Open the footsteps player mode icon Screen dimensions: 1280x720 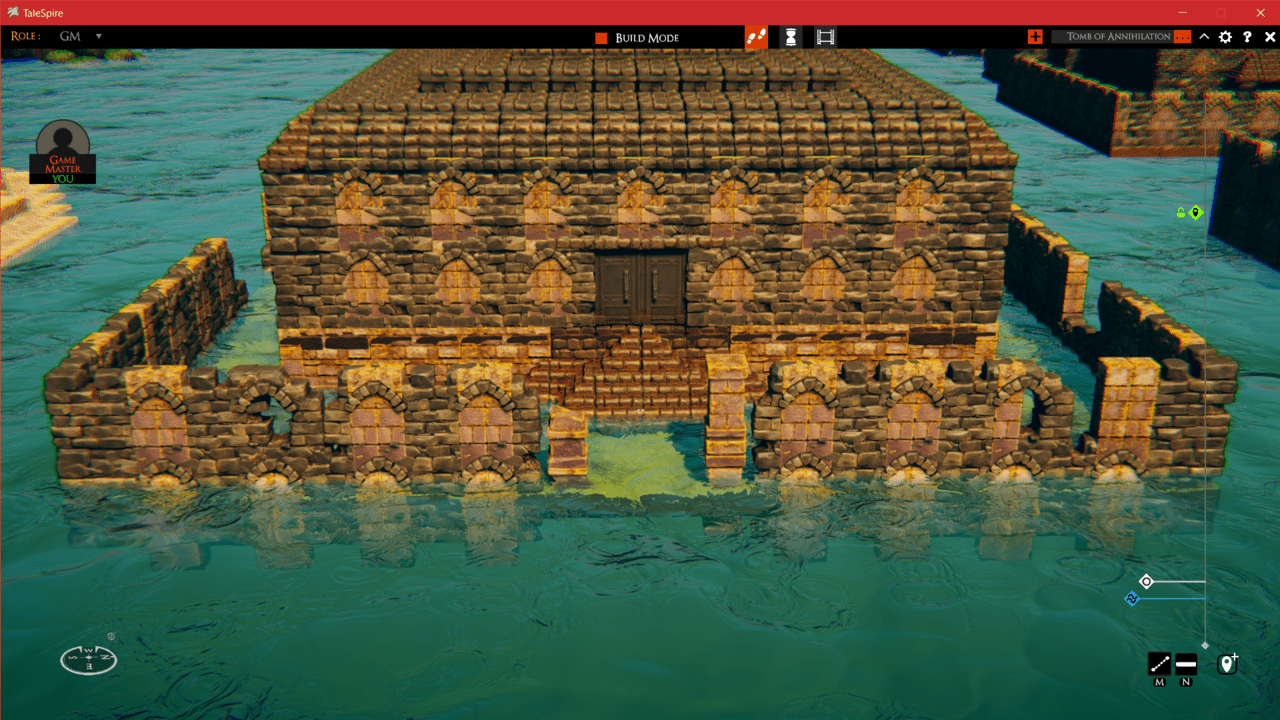pyautogui.click(x=755, y=36)
